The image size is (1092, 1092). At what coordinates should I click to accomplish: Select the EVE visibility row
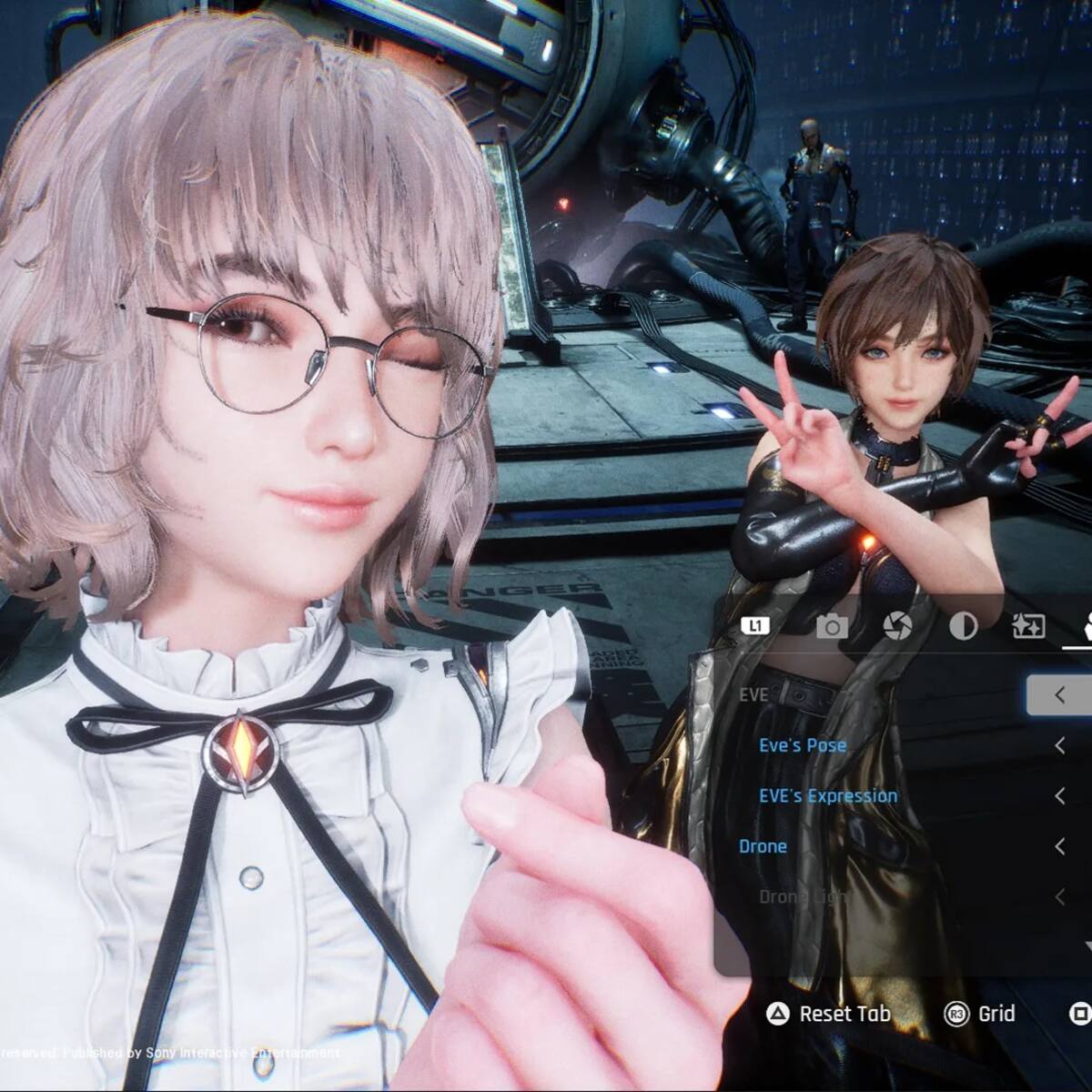[x=754, y=695]
